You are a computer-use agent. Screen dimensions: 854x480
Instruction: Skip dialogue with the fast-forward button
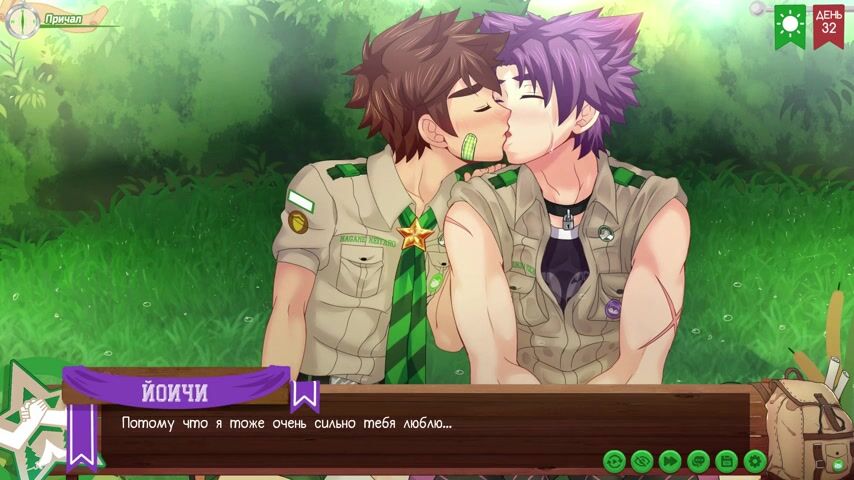670,461
